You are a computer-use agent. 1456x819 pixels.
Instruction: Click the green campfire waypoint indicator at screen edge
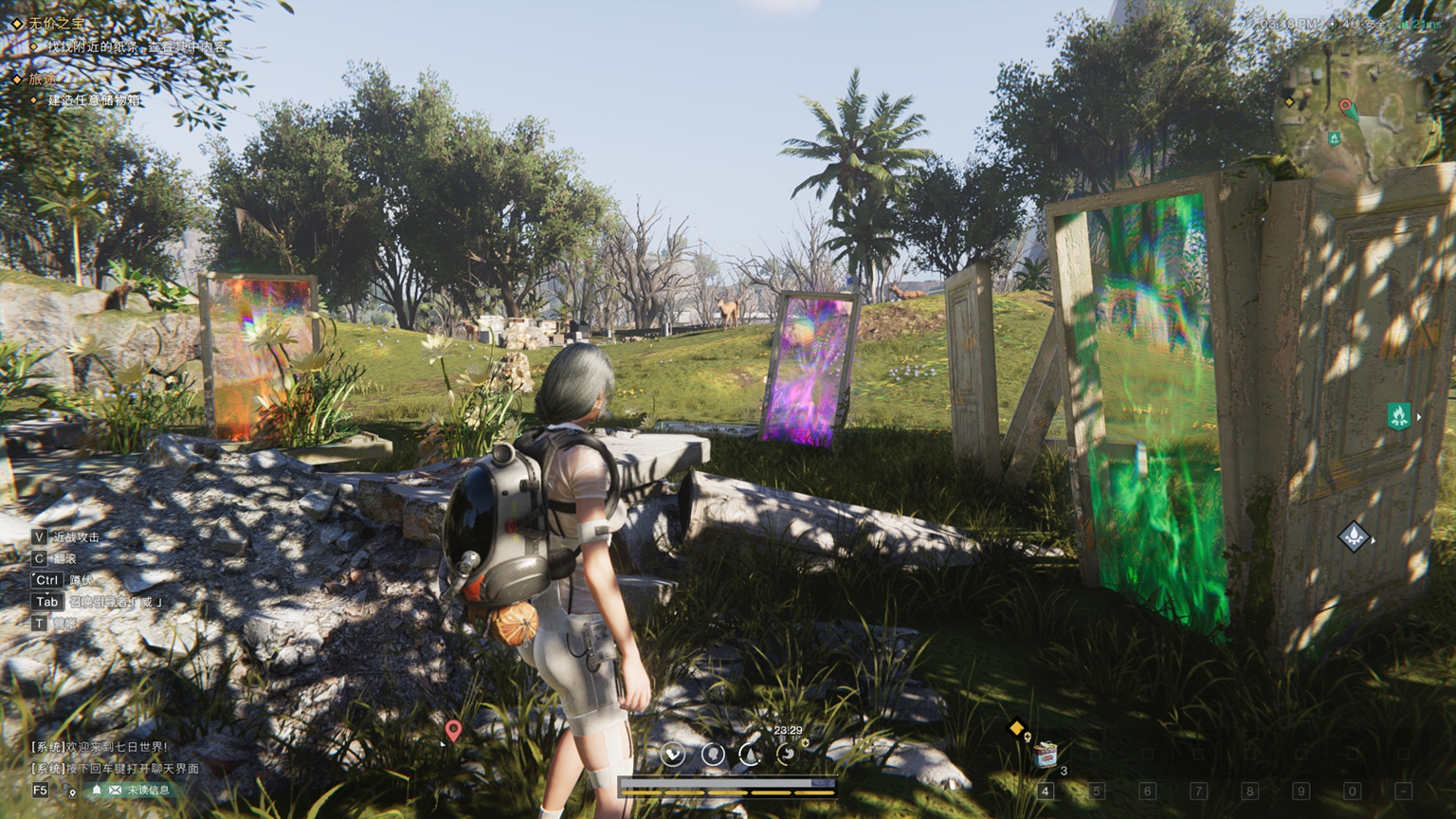click(x=1398, y=415)
